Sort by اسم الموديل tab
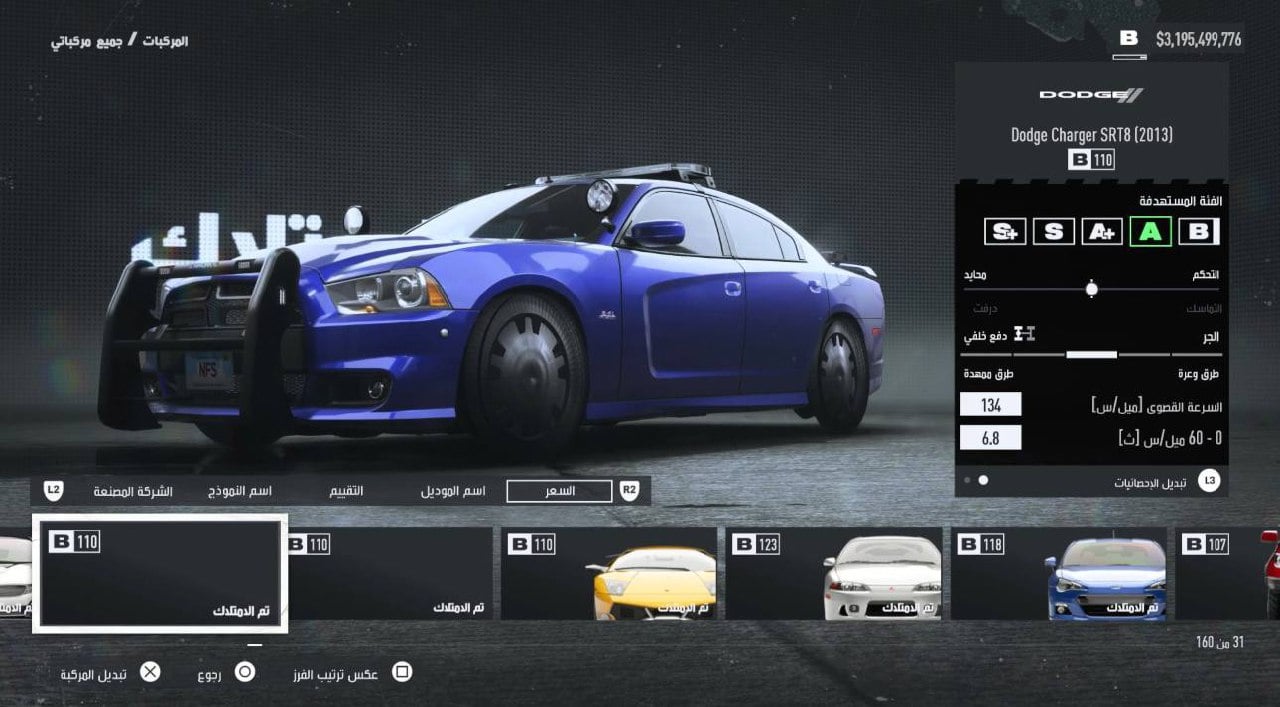 (453, 491)
